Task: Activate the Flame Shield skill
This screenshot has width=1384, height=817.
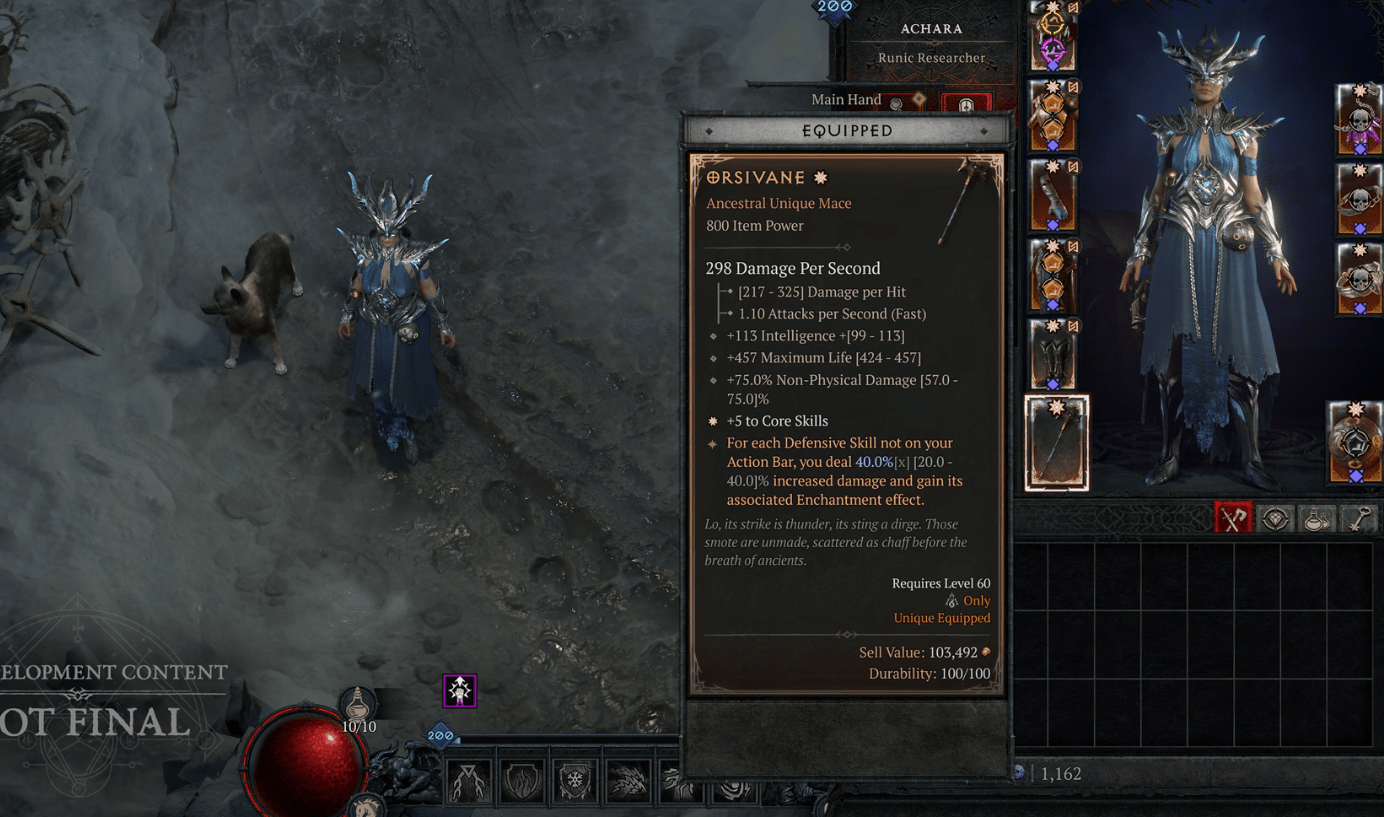Action: 522,781
